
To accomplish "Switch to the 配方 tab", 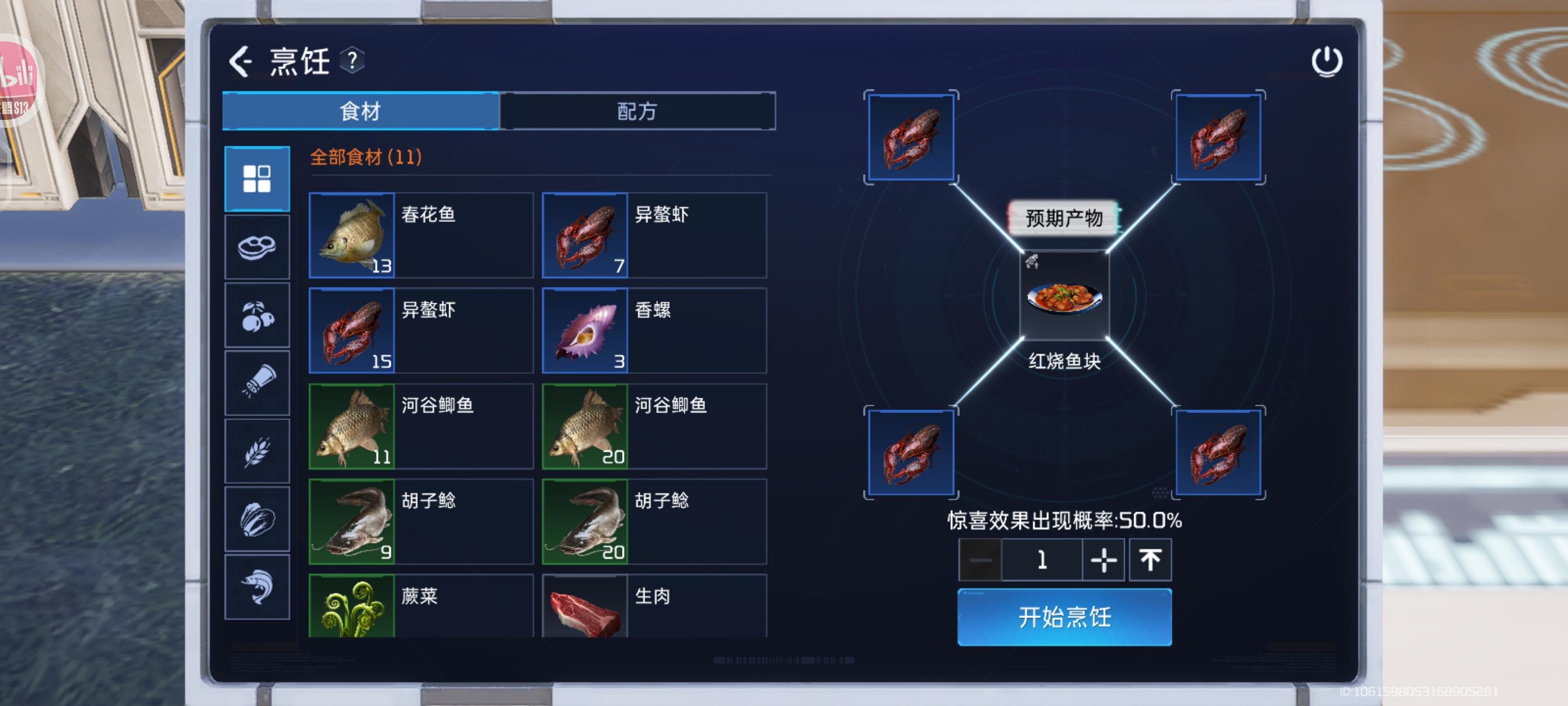I will click(x=638, y=112).
